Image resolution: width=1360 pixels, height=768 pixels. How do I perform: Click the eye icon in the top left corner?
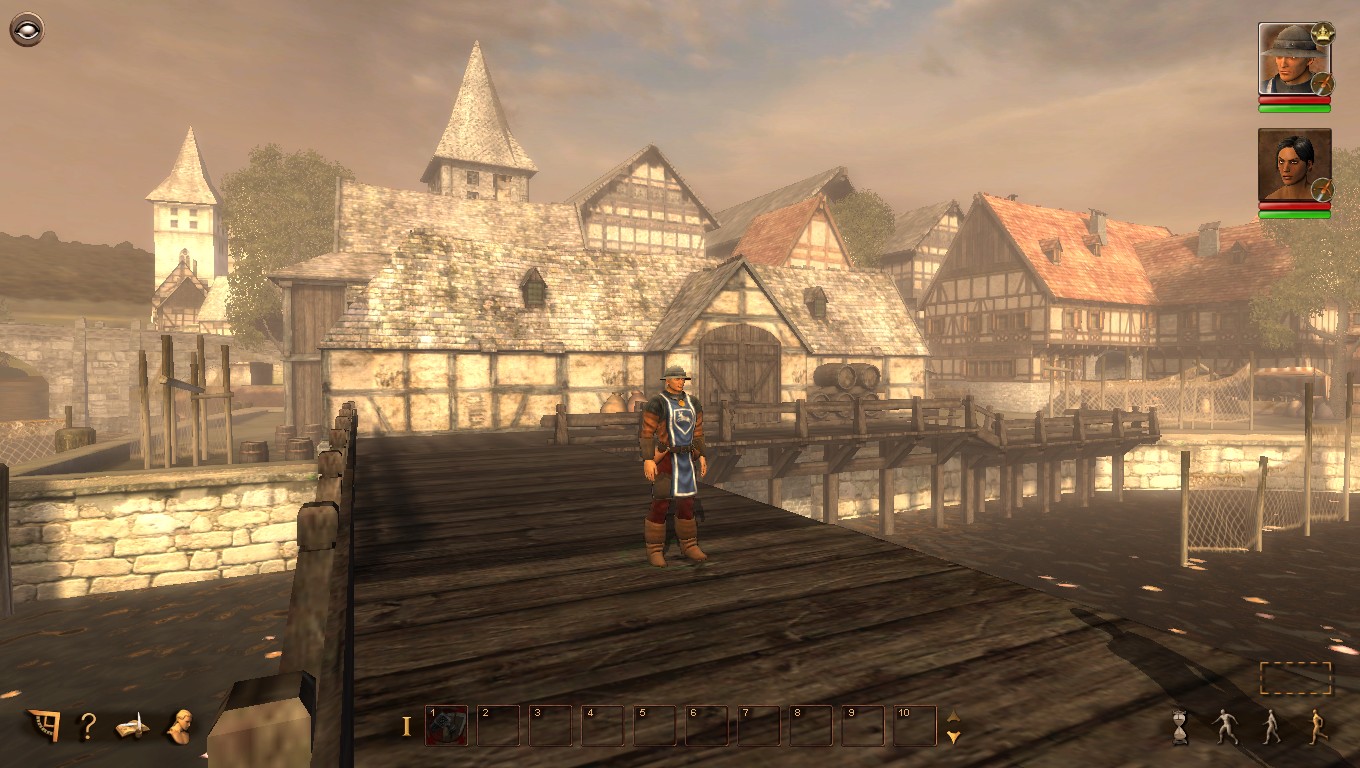pyautogui.click(x=27, y=27)
